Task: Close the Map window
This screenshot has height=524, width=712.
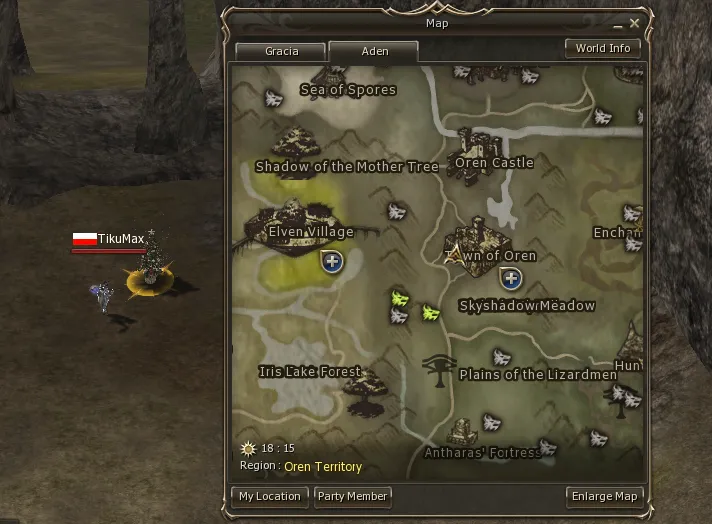Action: click(x=635, y=21)
